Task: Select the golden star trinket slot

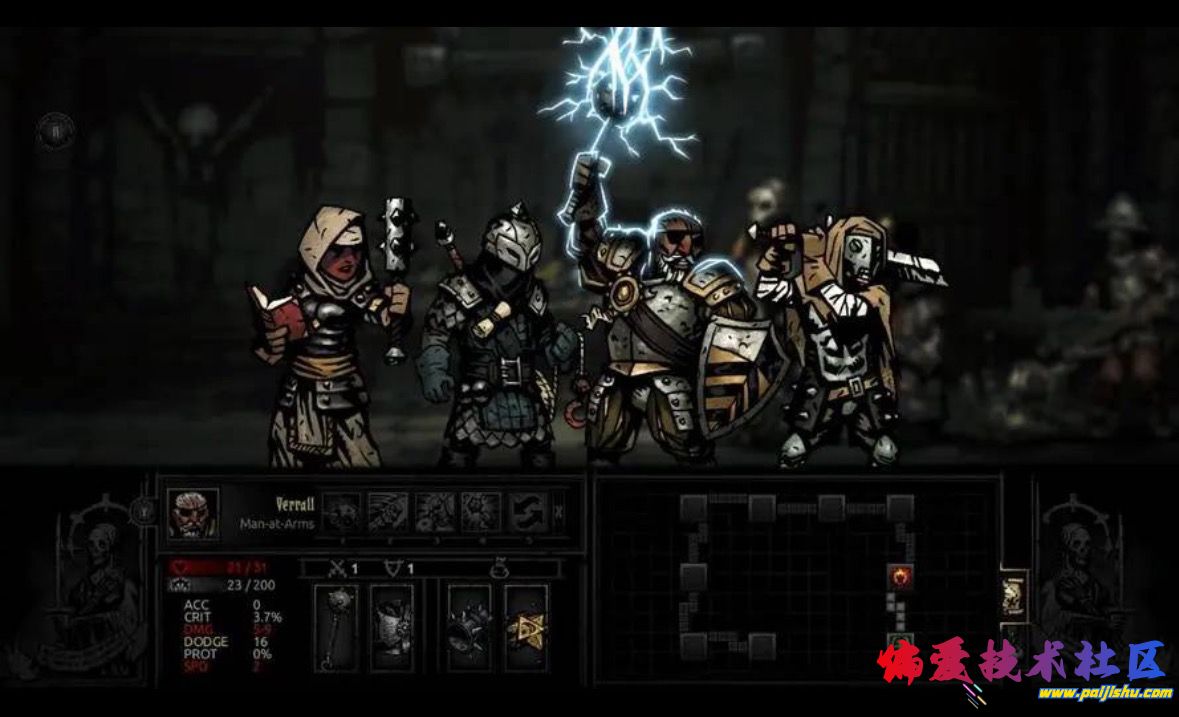Action: [x=526, y=628]
